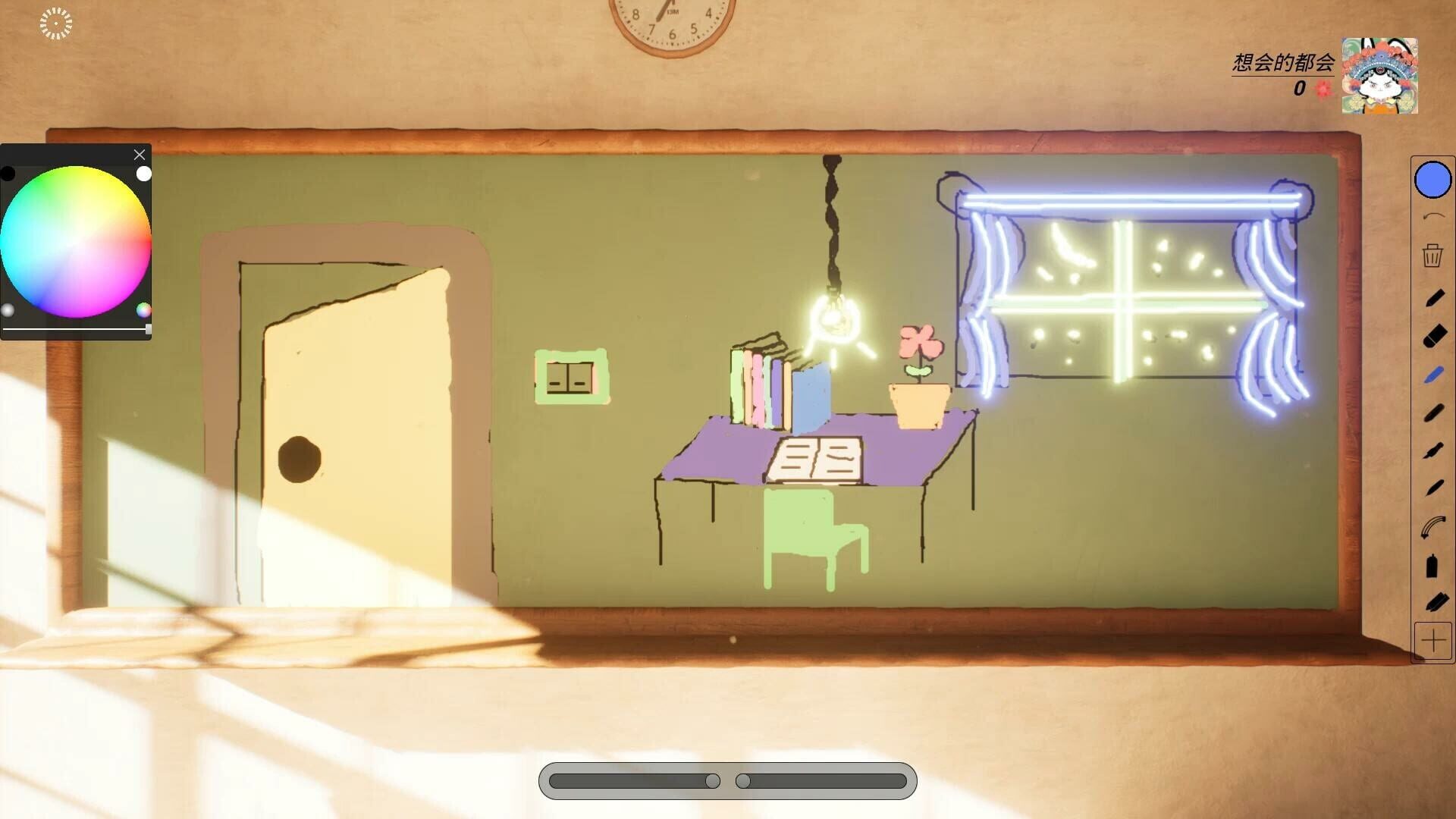Click the undo curve arrow icon

coord(1432,214)
